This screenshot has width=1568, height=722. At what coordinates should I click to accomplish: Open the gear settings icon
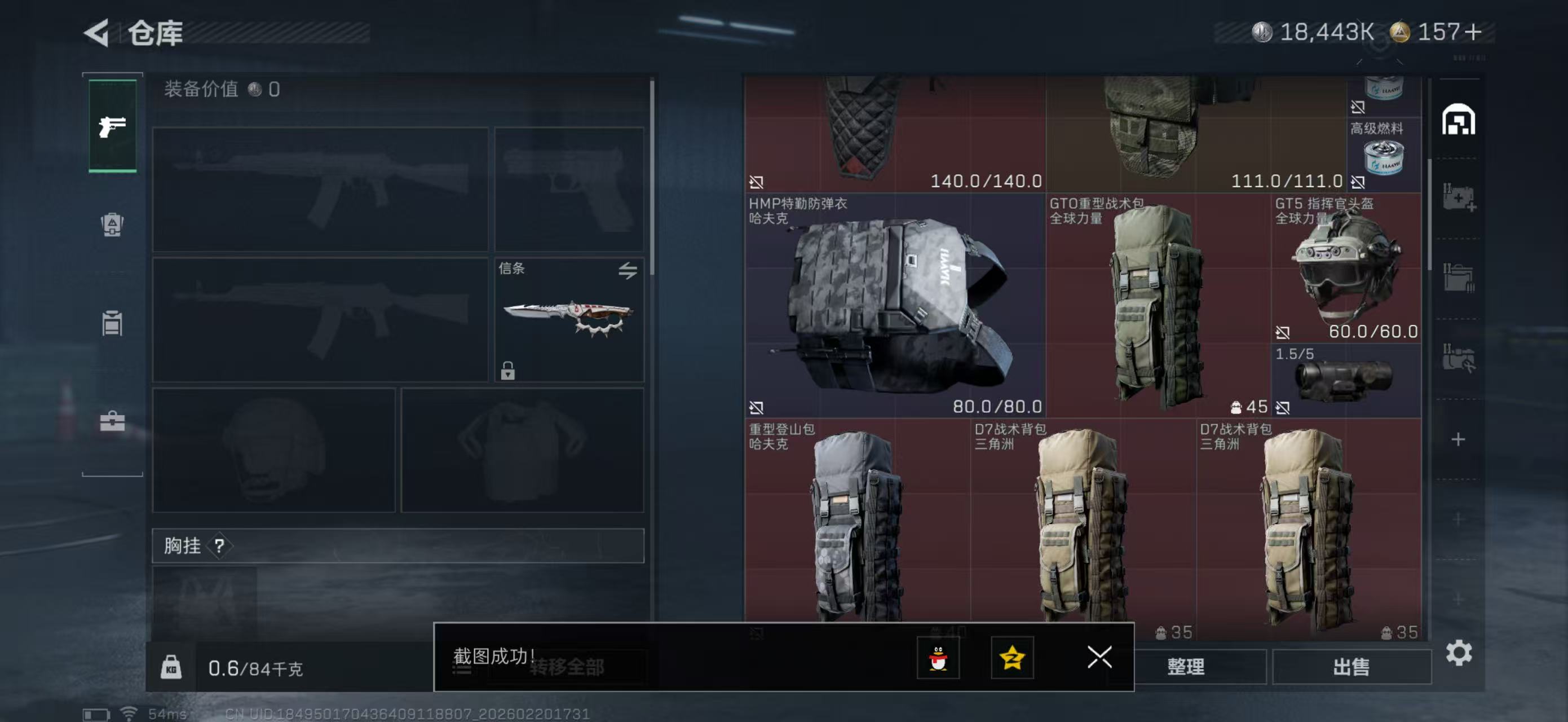pos(1459,653)
